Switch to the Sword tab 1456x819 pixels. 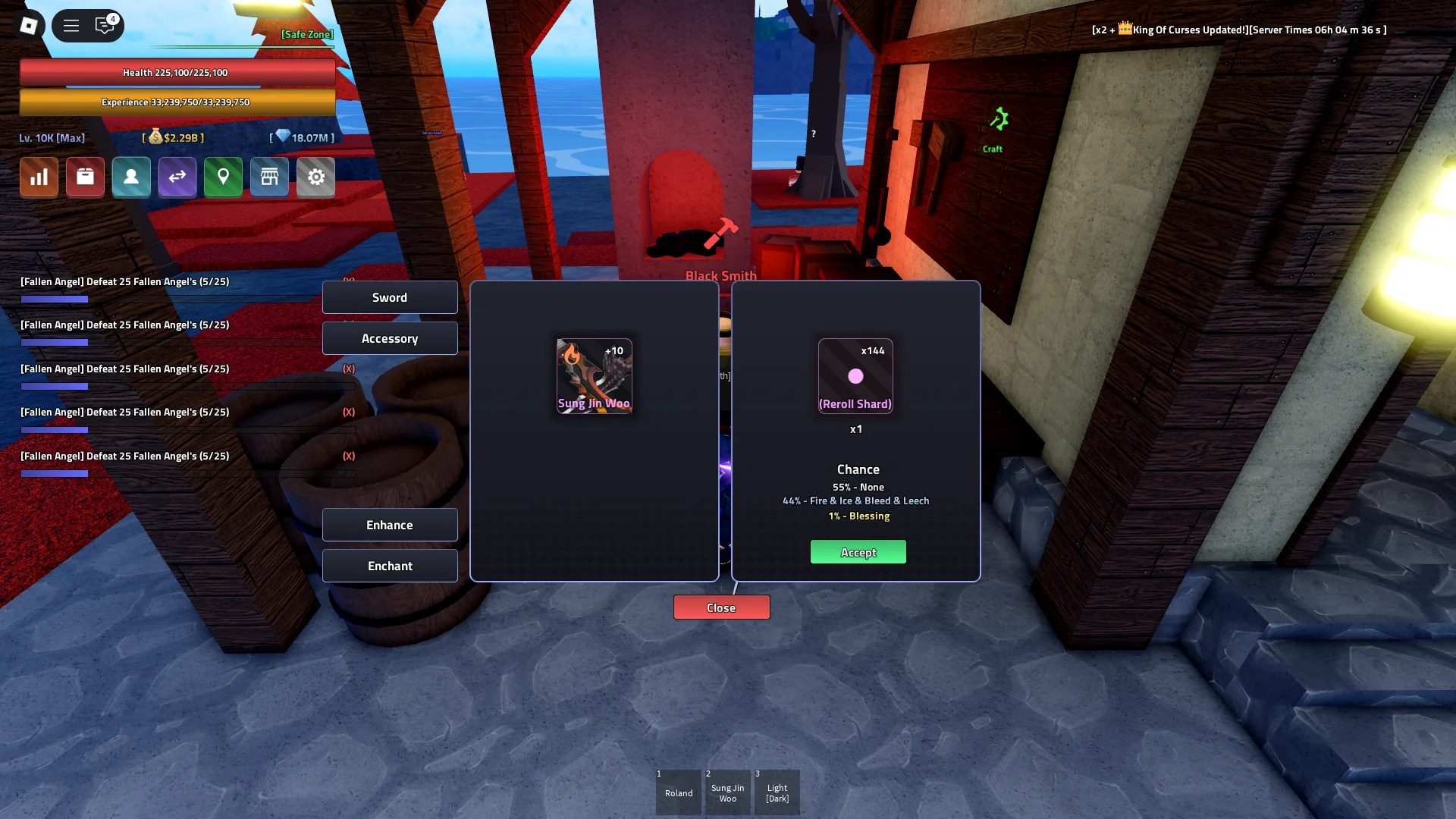390,297
